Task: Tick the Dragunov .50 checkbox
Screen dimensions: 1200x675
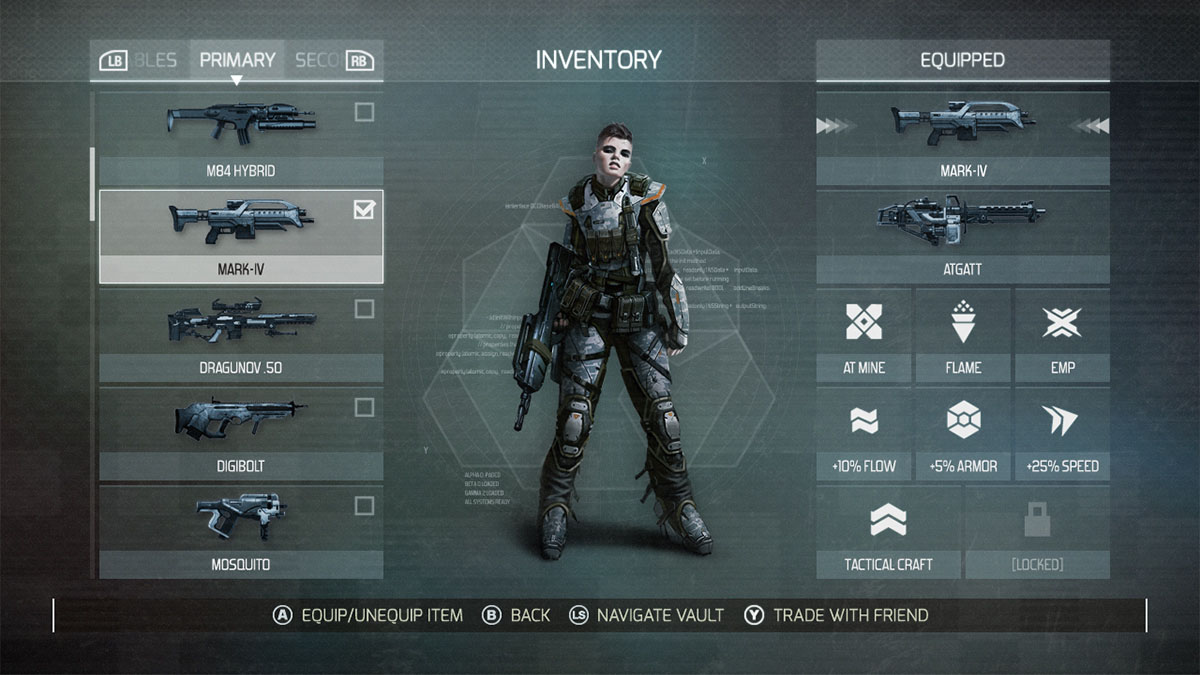Action: coord(364,309)
